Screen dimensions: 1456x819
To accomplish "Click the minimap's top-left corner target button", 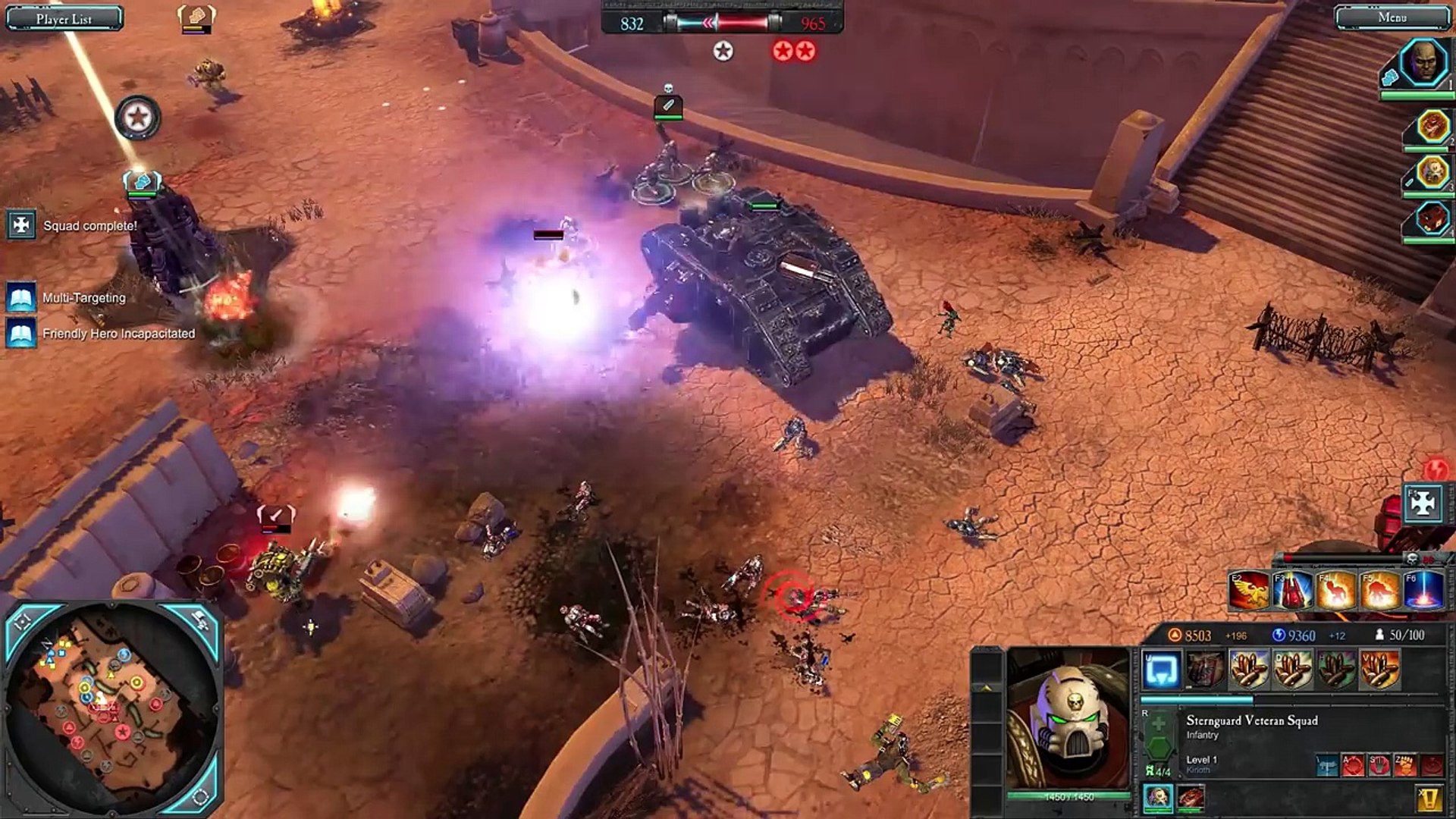I will 23,622.
